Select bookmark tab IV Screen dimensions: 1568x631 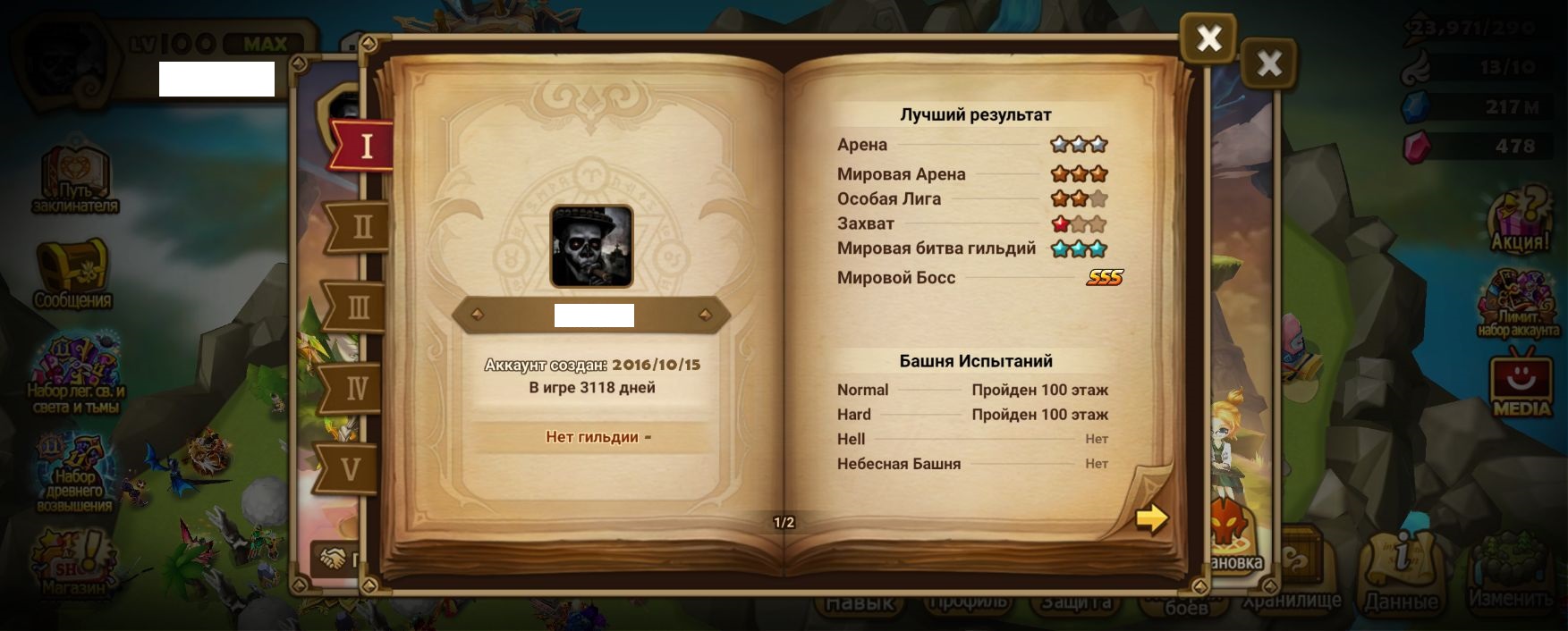pos(356,388)
